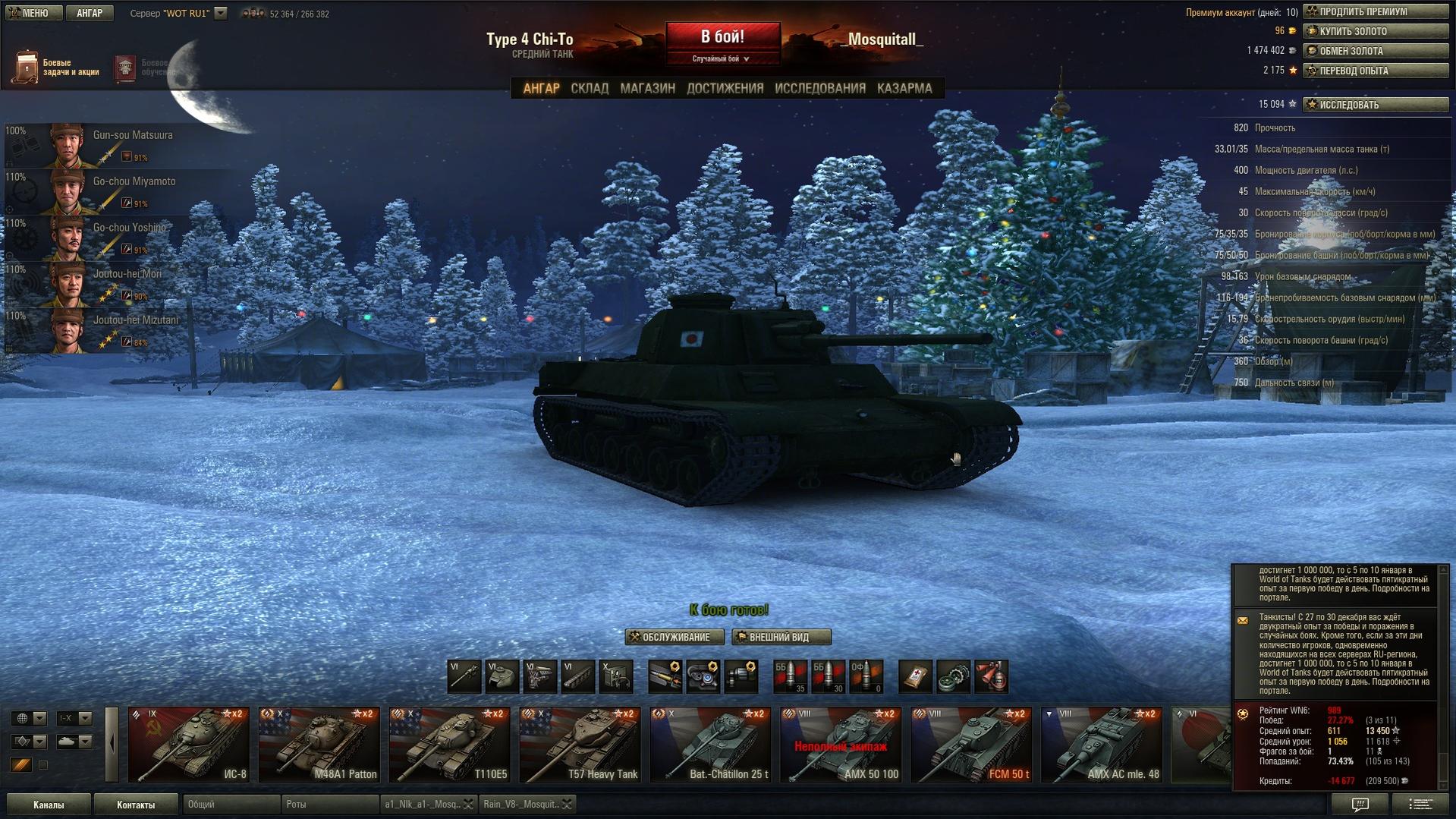Go to the ДОСТИЖЕНИЯ tab
1456x819 pixels.
click(725, 88)
